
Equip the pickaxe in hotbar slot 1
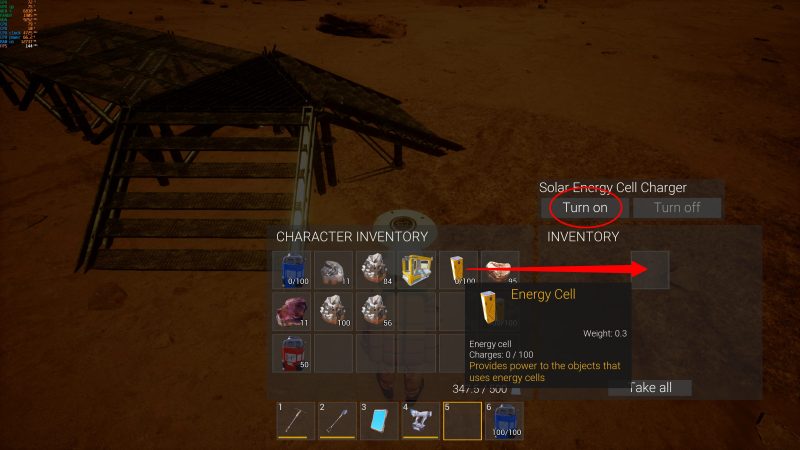pos(295,420)
